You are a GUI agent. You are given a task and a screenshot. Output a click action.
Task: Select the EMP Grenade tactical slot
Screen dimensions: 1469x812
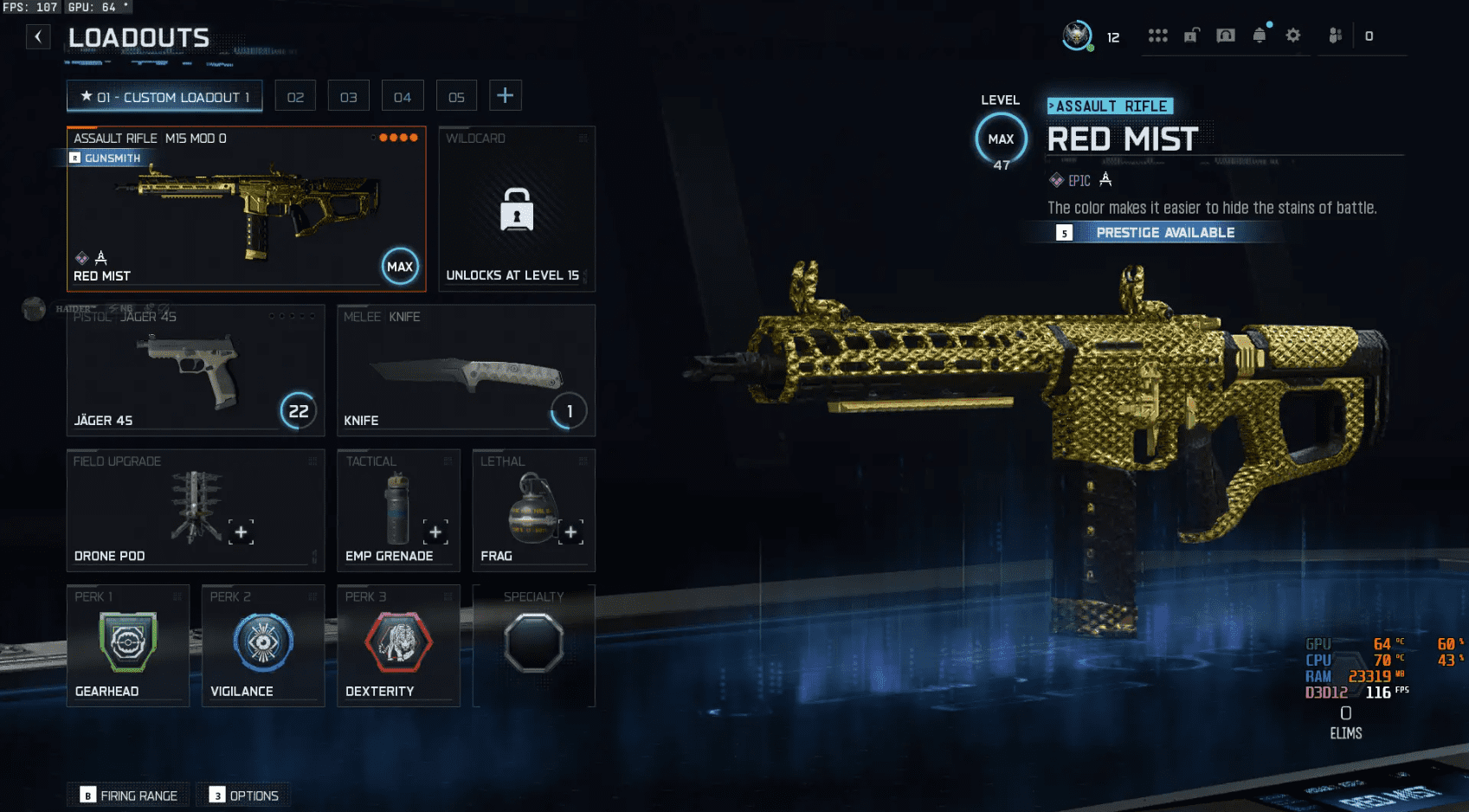tap(398, 511)
